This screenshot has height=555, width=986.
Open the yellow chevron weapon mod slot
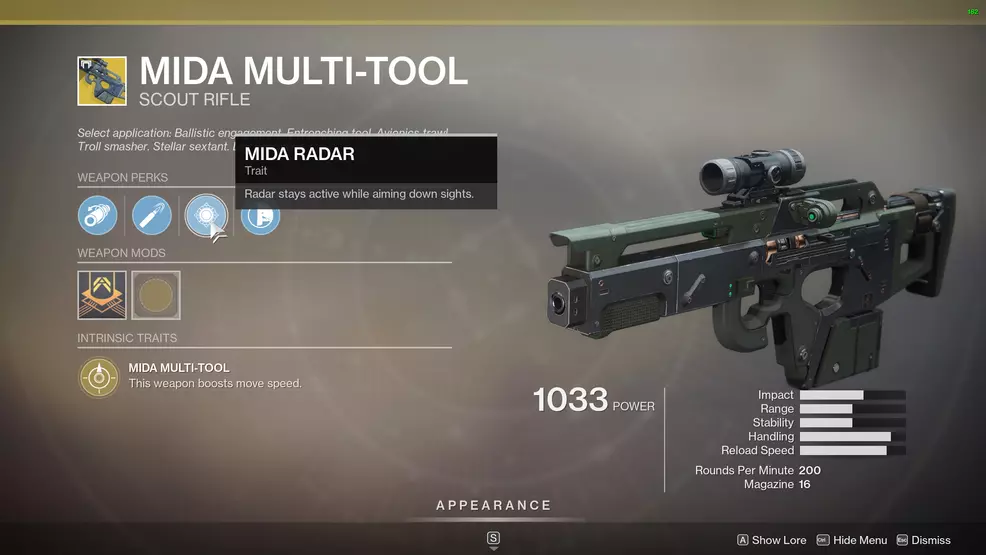(x=102, y=296)
